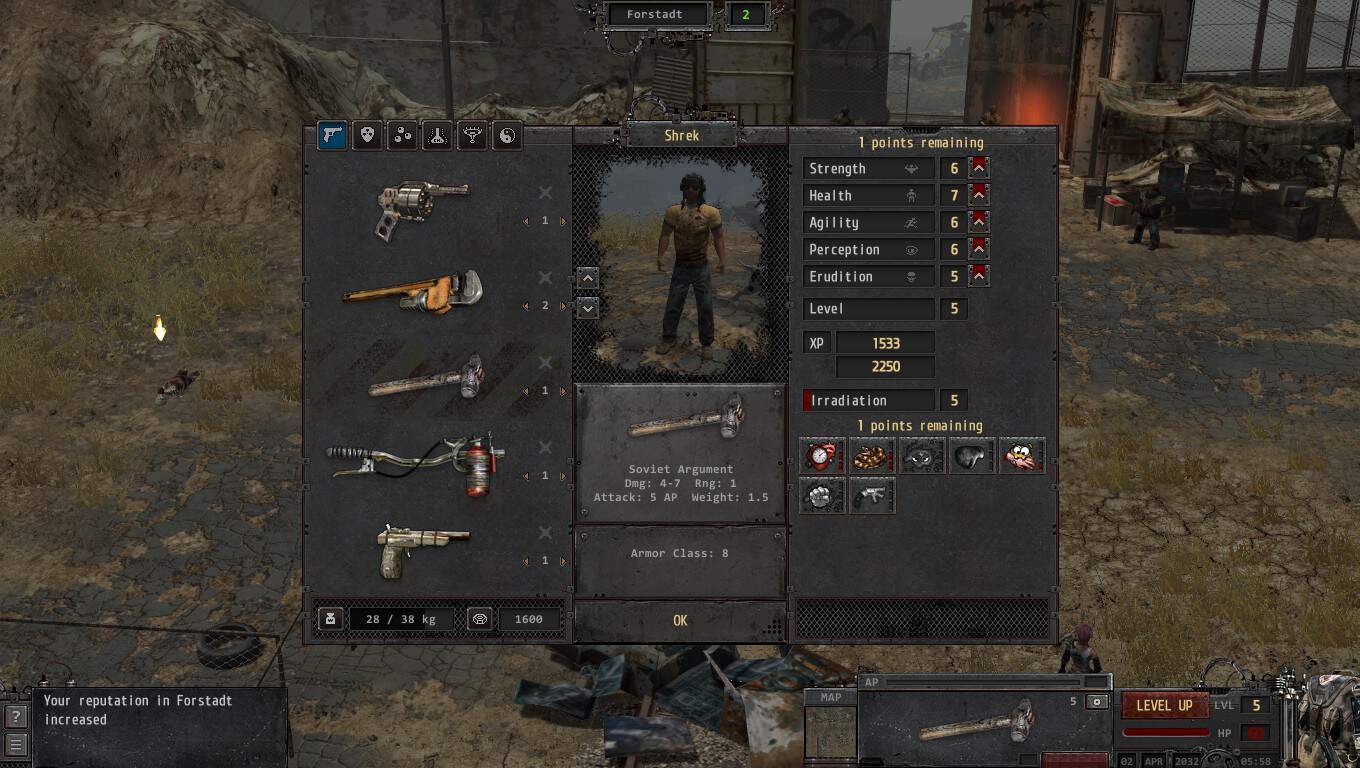1360x768 pixels.
Task: Click the up arrow beside the character portrait
Action: coord(587,280)
